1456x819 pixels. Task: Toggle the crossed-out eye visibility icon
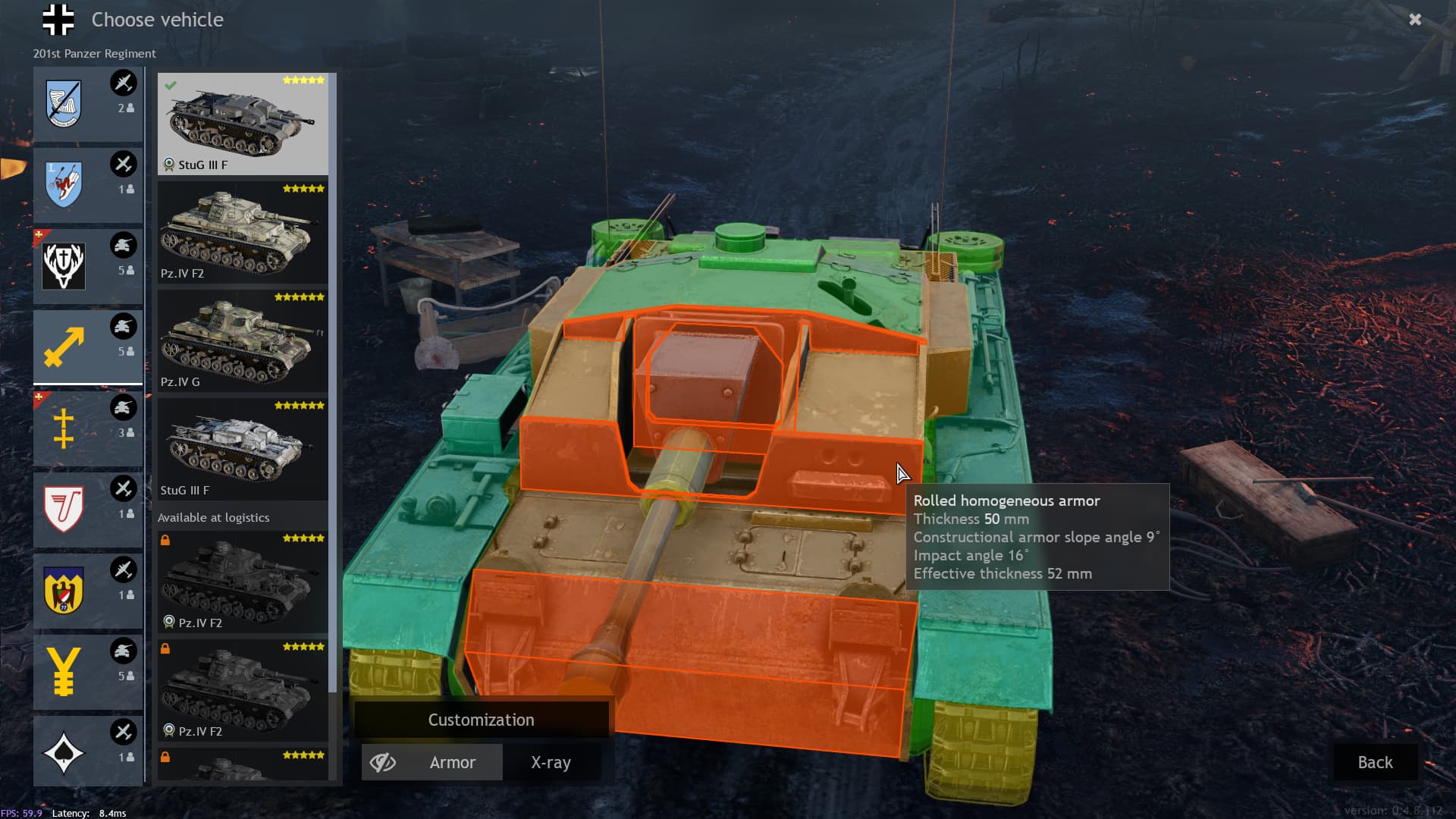coord(383,762)
